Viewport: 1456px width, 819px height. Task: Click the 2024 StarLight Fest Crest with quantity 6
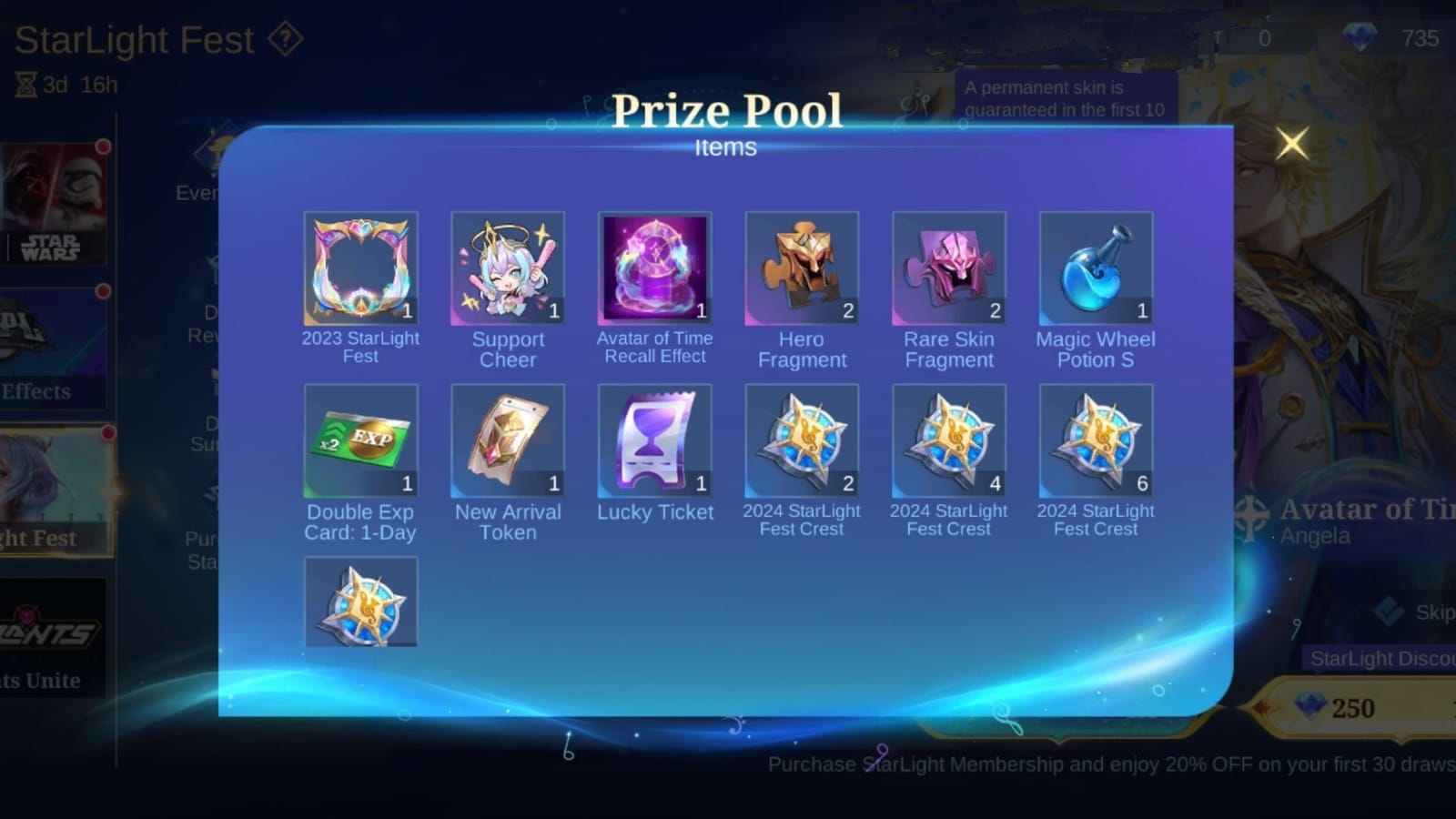tap(1096, 440)
